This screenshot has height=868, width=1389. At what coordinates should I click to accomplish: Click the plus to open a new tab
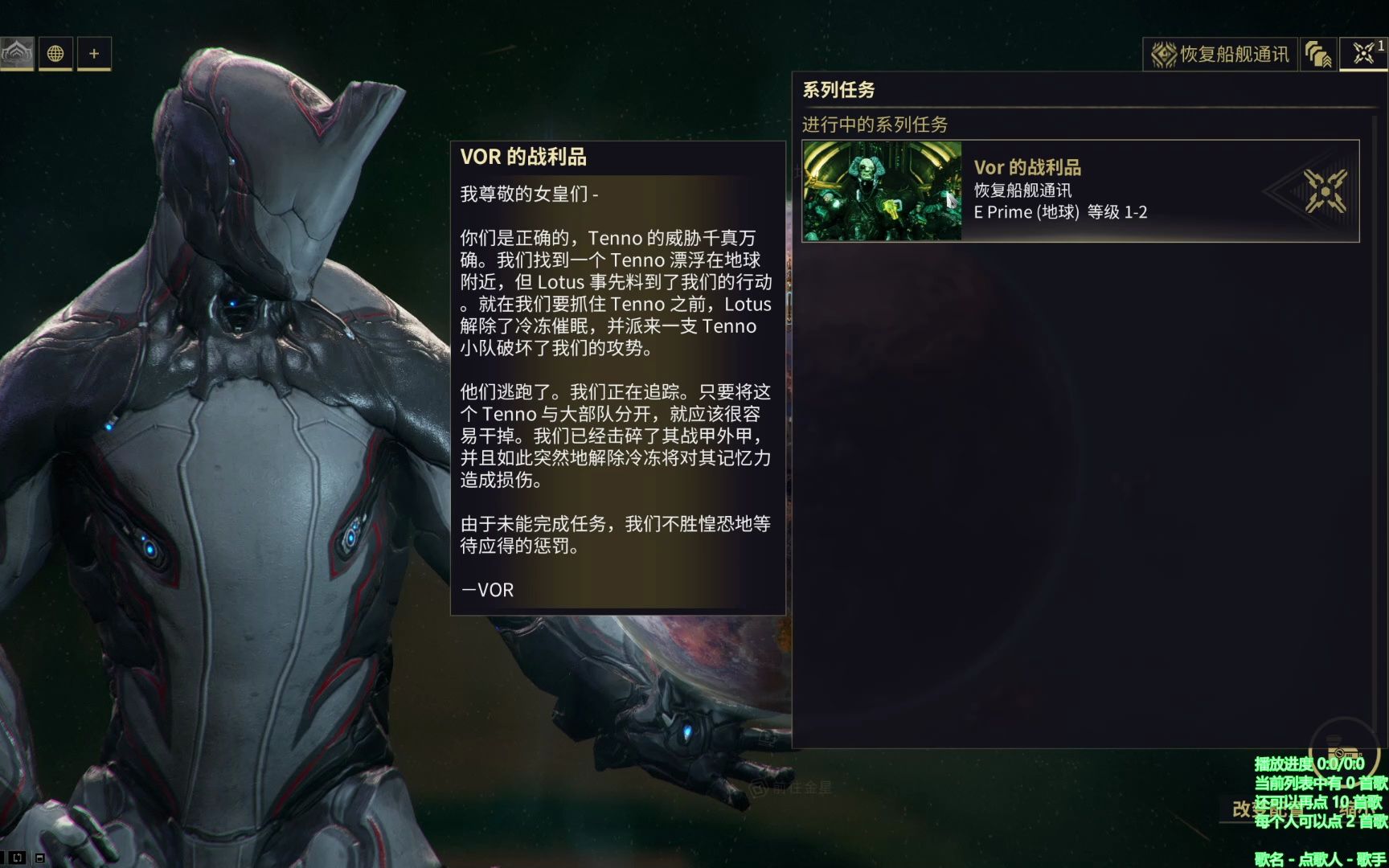tap(94, 54)
